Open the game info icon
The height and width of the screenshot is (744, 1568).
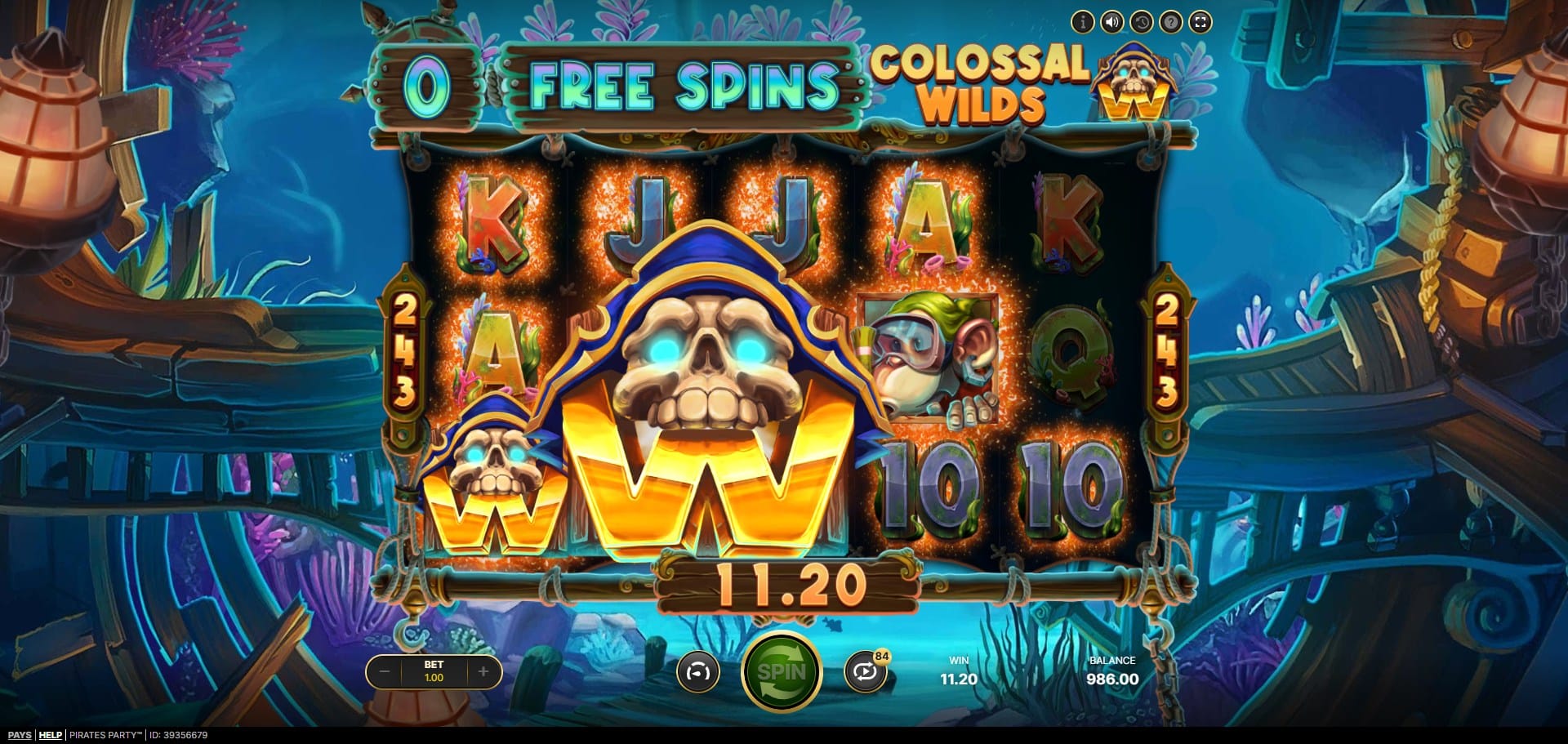tap(1082, 22)
